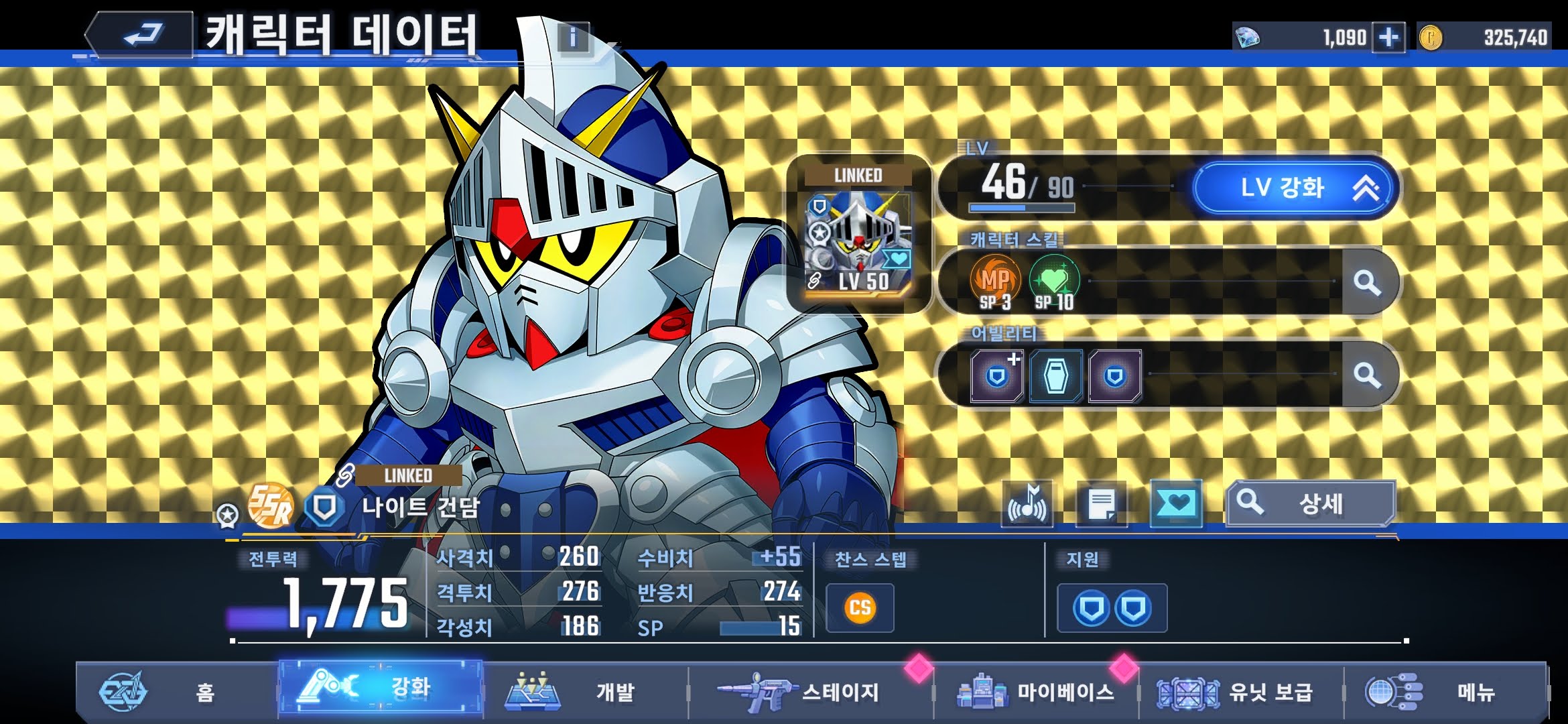This screenshot has height=724, width=1568.
Task: Open the 마이베이스 my base tab
Action: 1037,692
